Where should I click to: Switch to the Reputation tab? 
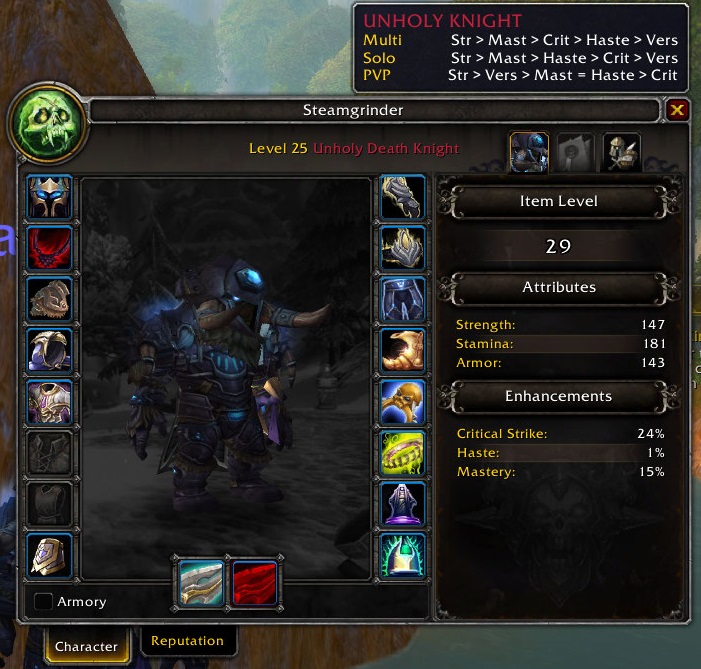pyautogui.click(x=187, y=641)
